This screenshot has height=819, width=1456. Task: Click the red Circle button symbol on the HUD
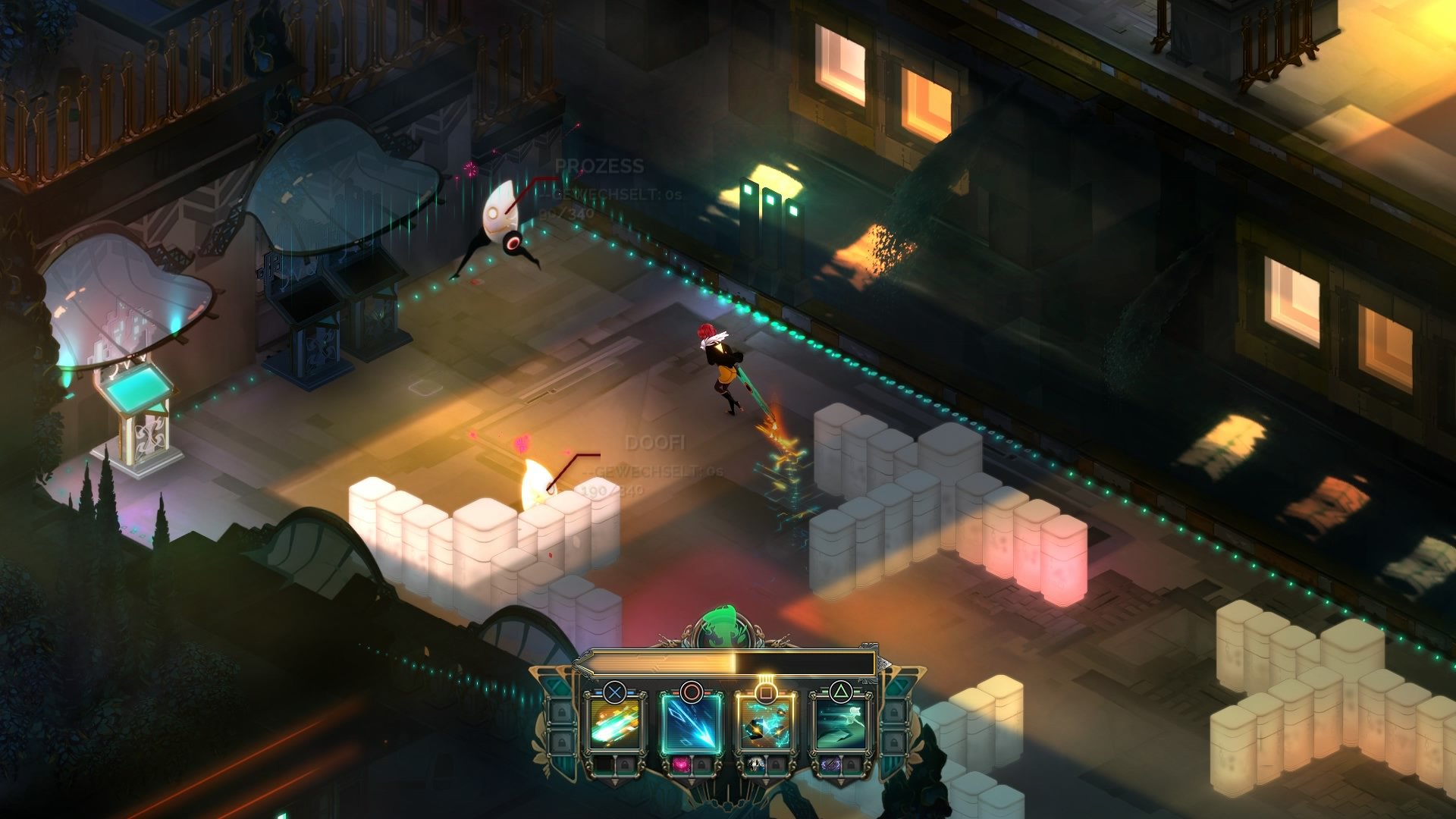point(691,692)
